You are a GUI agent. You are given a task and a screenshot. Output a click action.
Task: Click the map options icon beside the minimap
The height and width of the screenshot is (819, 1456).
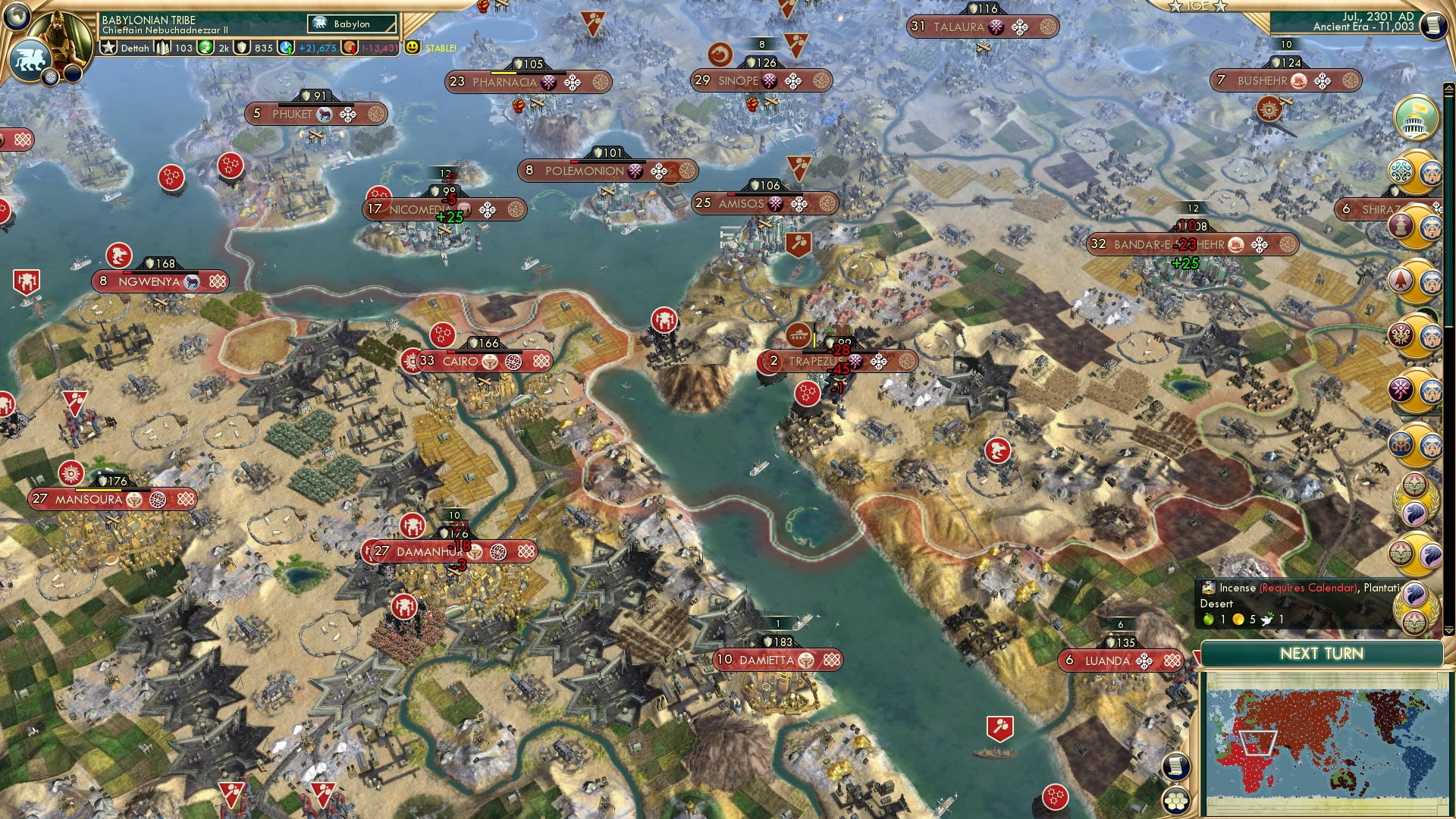click(x=1176, y=767)
